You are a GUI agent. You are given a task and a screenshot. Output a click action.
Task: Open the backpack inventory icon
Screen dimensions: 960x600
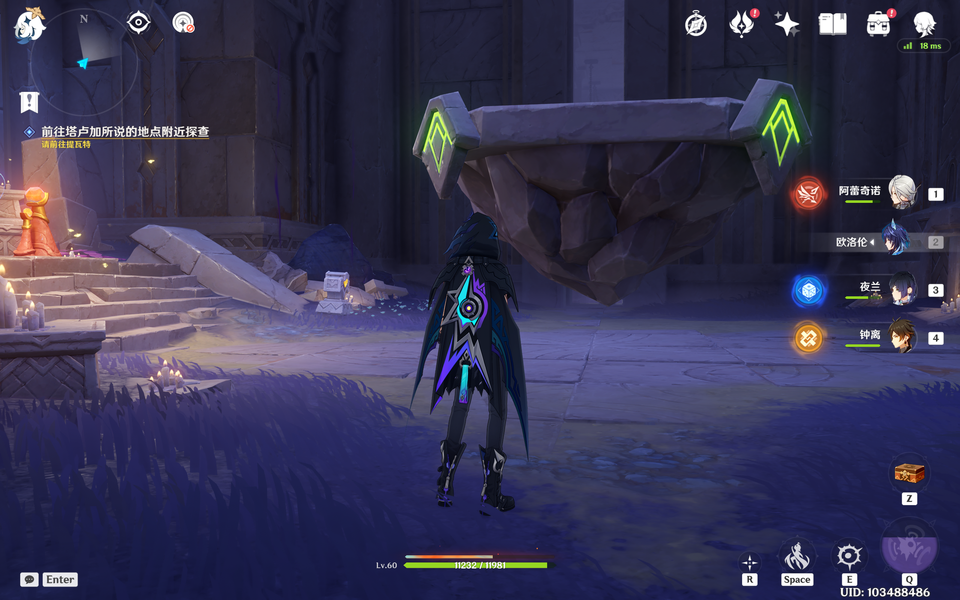click(878, 24)
